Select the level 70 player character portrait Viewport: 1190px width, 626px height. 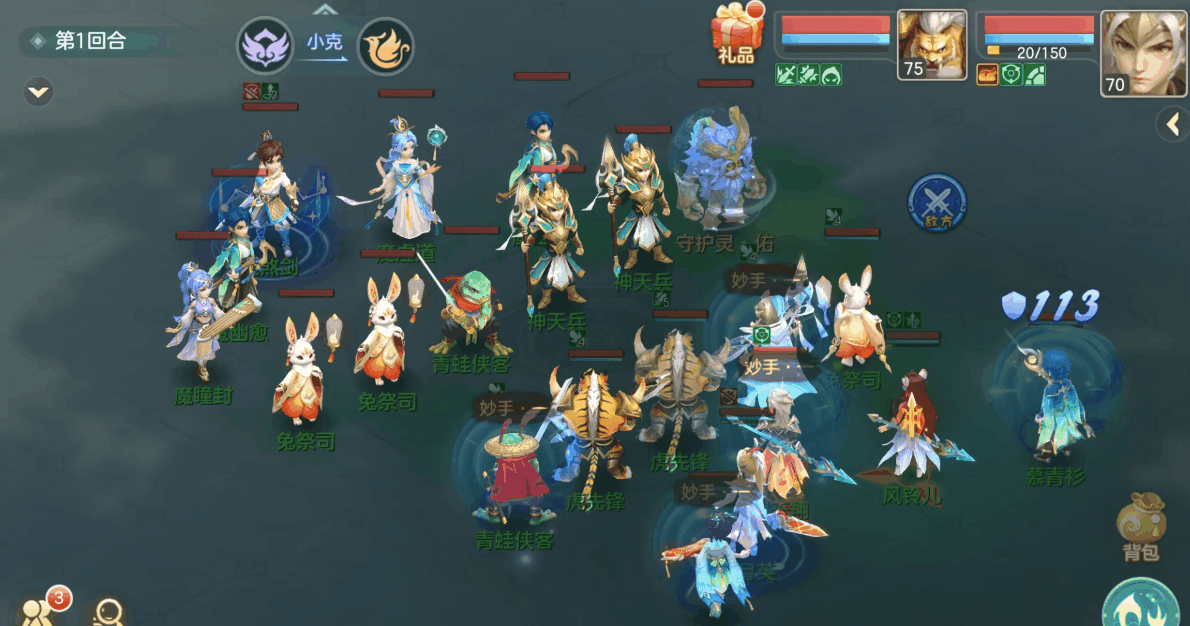click(x=1144, y=53)
